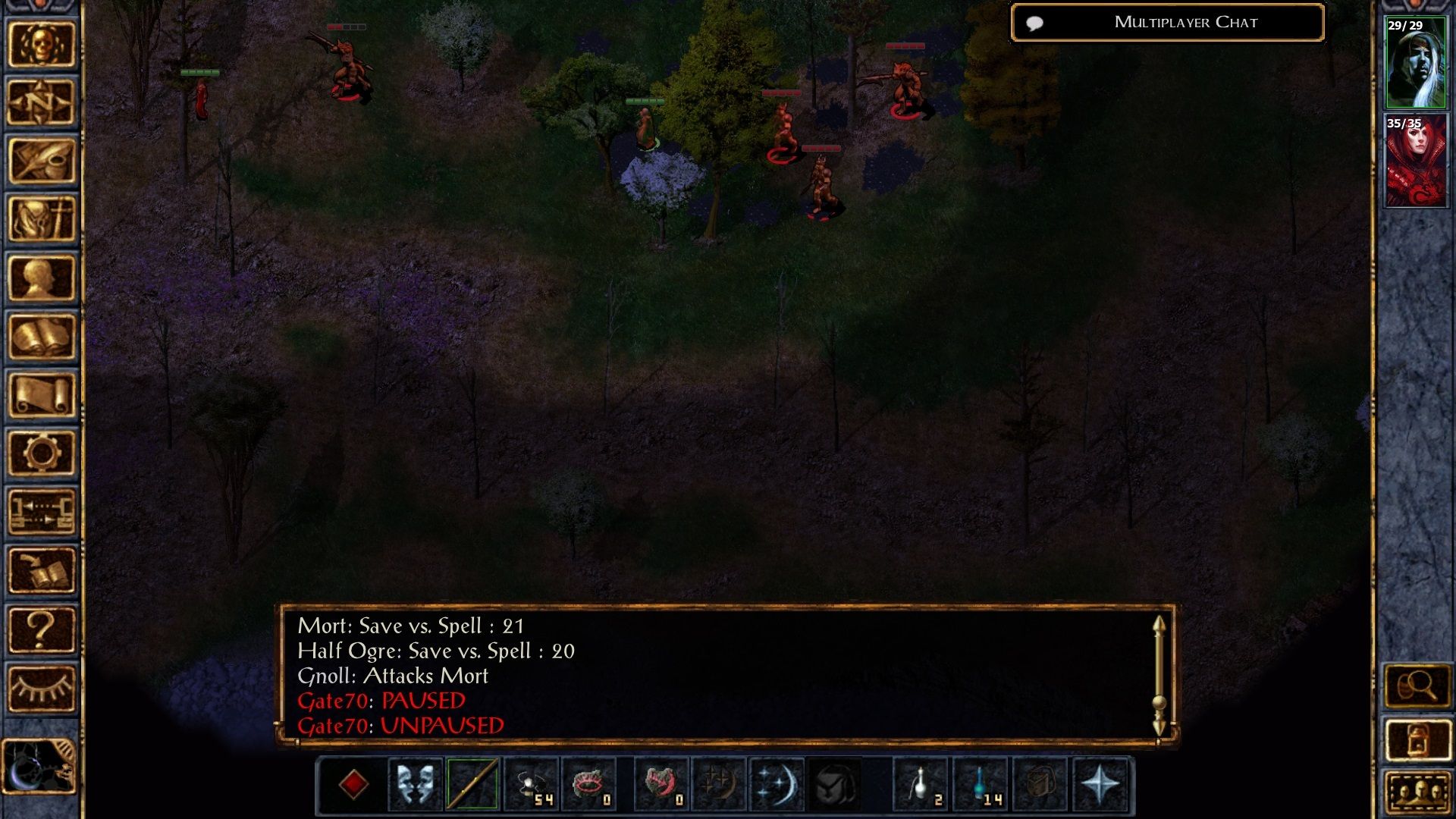Viewport: 1456px width, 819px height.
Task: Open the journal with the quill icon
Action: [x=42, y=161]
